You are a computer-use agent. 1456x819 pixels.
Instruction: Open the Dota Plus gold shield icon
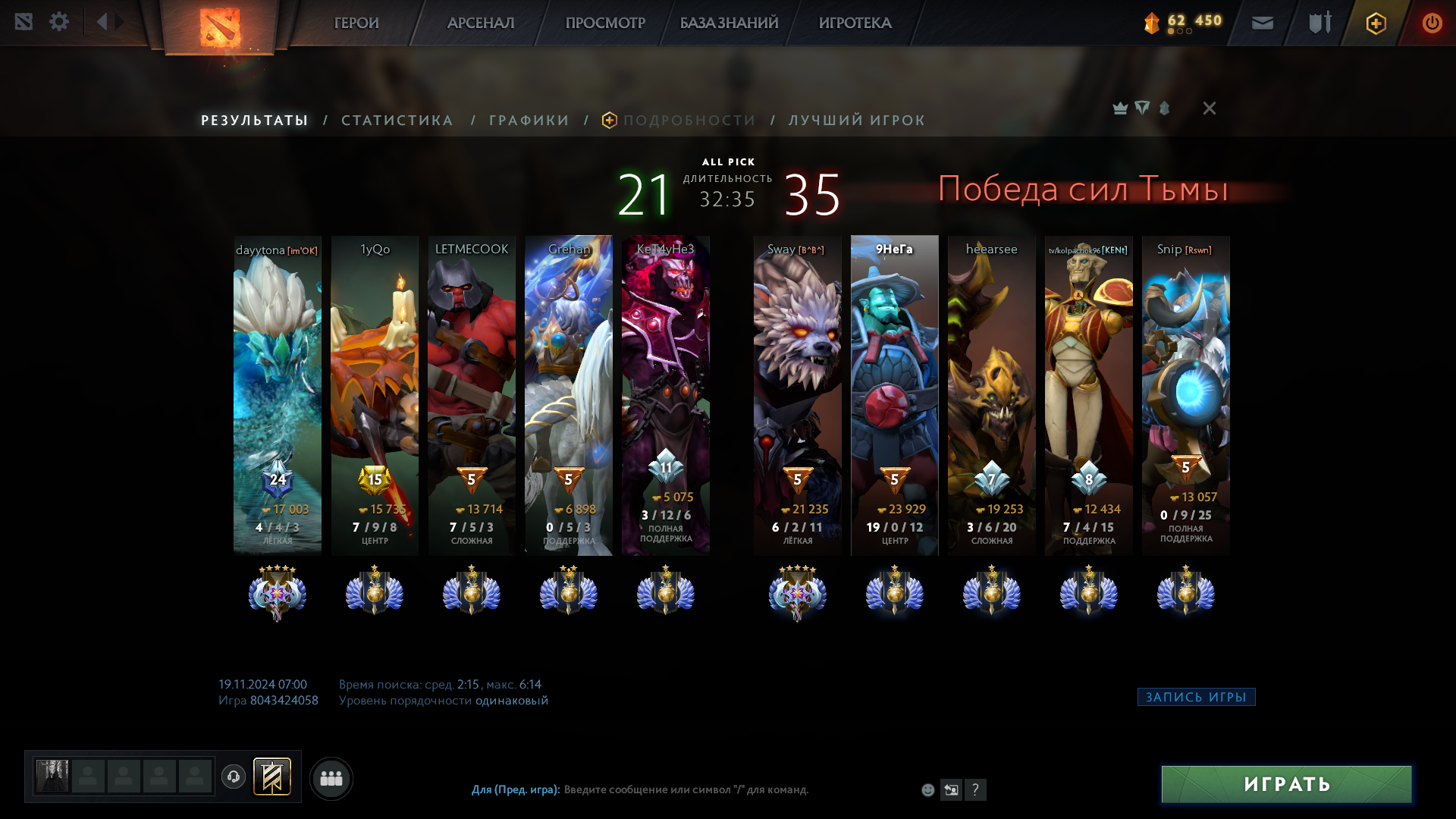pyautogui.click(x=1376, y=24)
